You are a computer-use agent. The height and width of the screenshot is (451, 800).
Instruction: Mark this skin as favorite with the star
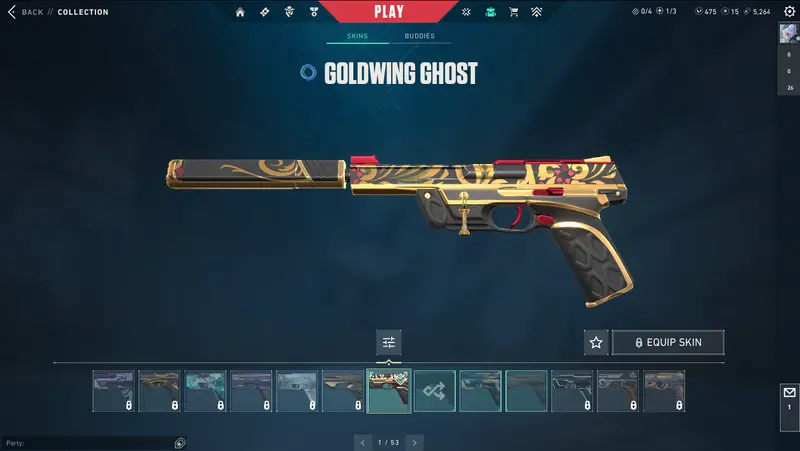click(596, 342)
